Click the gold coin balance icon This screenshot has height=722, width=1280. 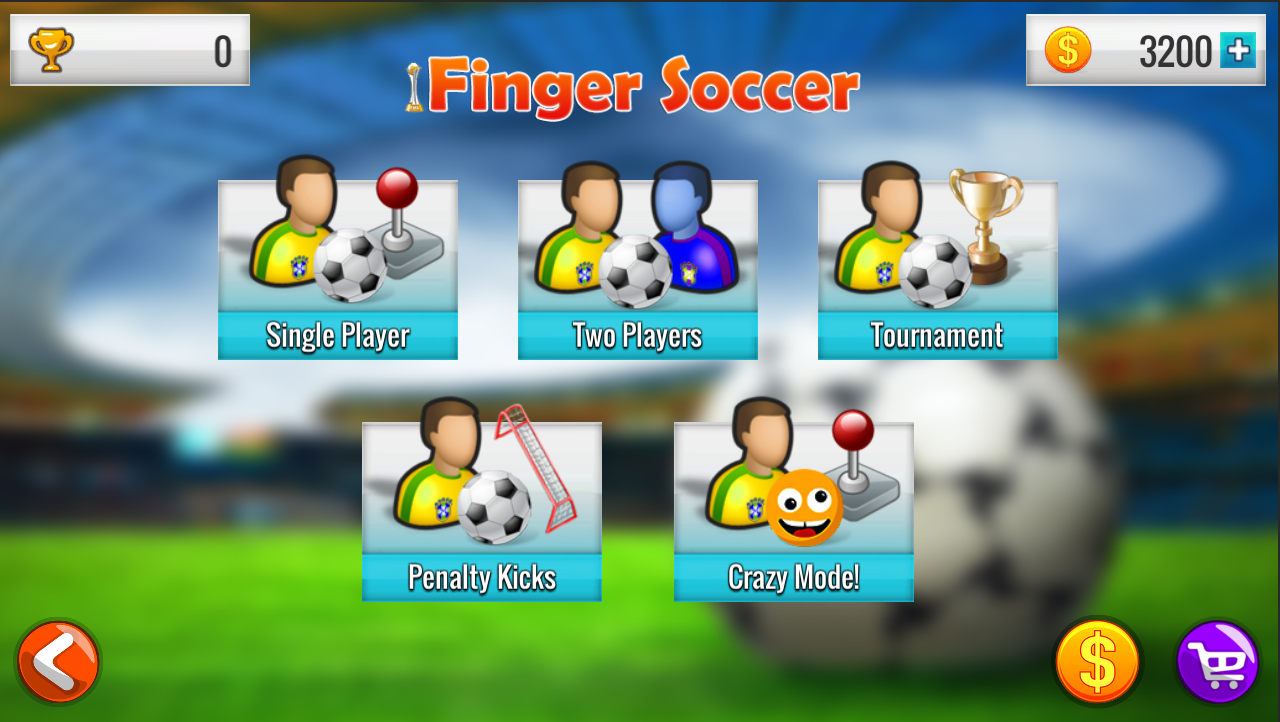(1065, 49)
